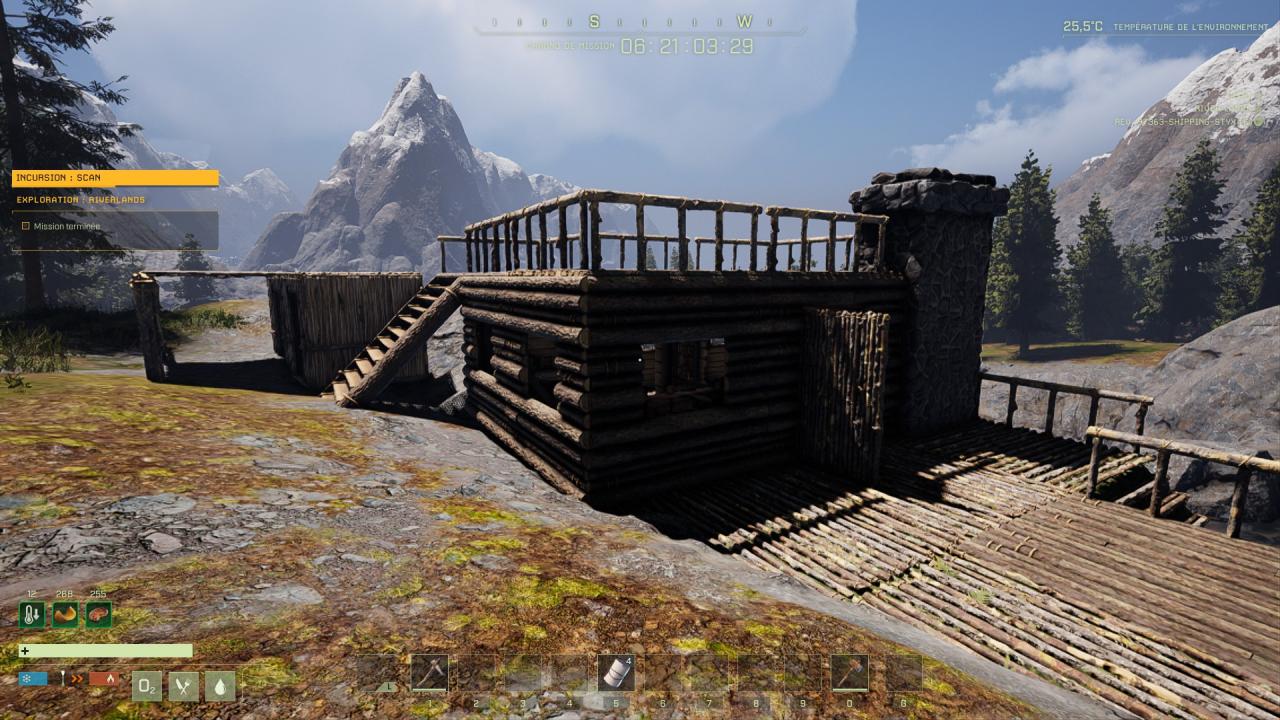Inspect the cold temperature status effect icon

coord(32,615)
